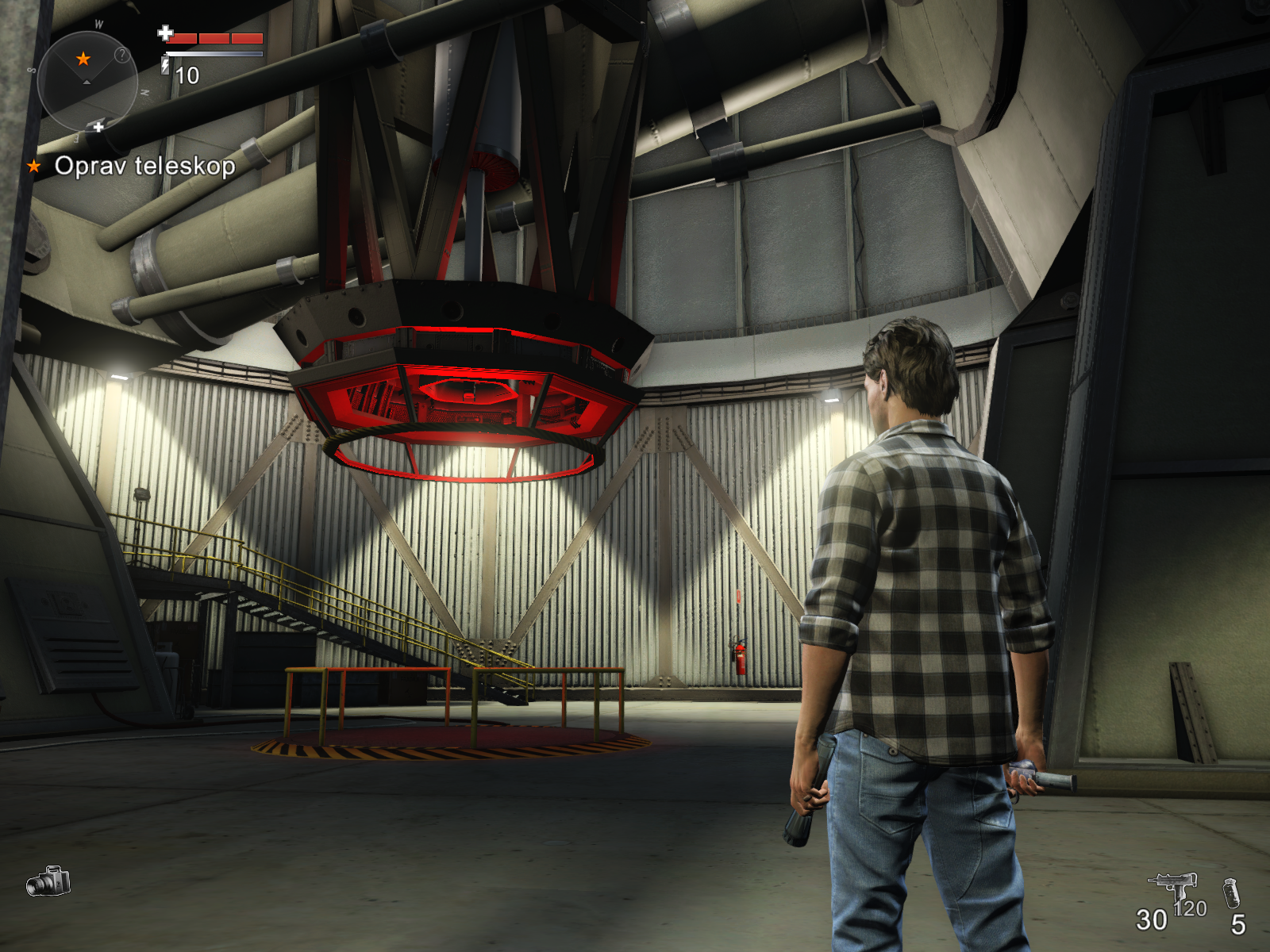This screenshot has width=1270, height=952.
Task: Select the submachine gun weapon icon
Action: coord(1173,885)
